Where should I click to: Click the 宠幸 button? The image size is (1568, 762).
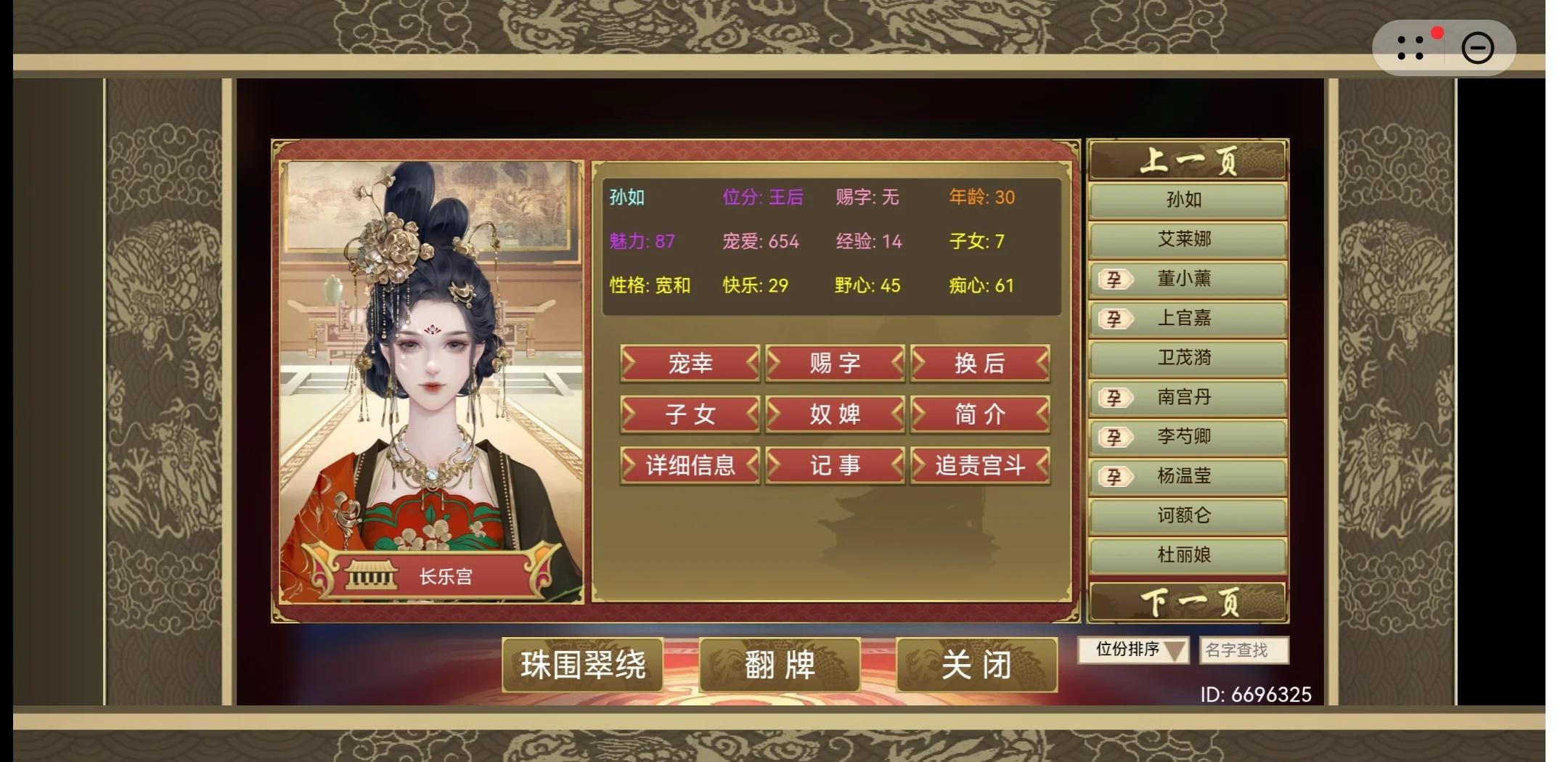[688, 364]
